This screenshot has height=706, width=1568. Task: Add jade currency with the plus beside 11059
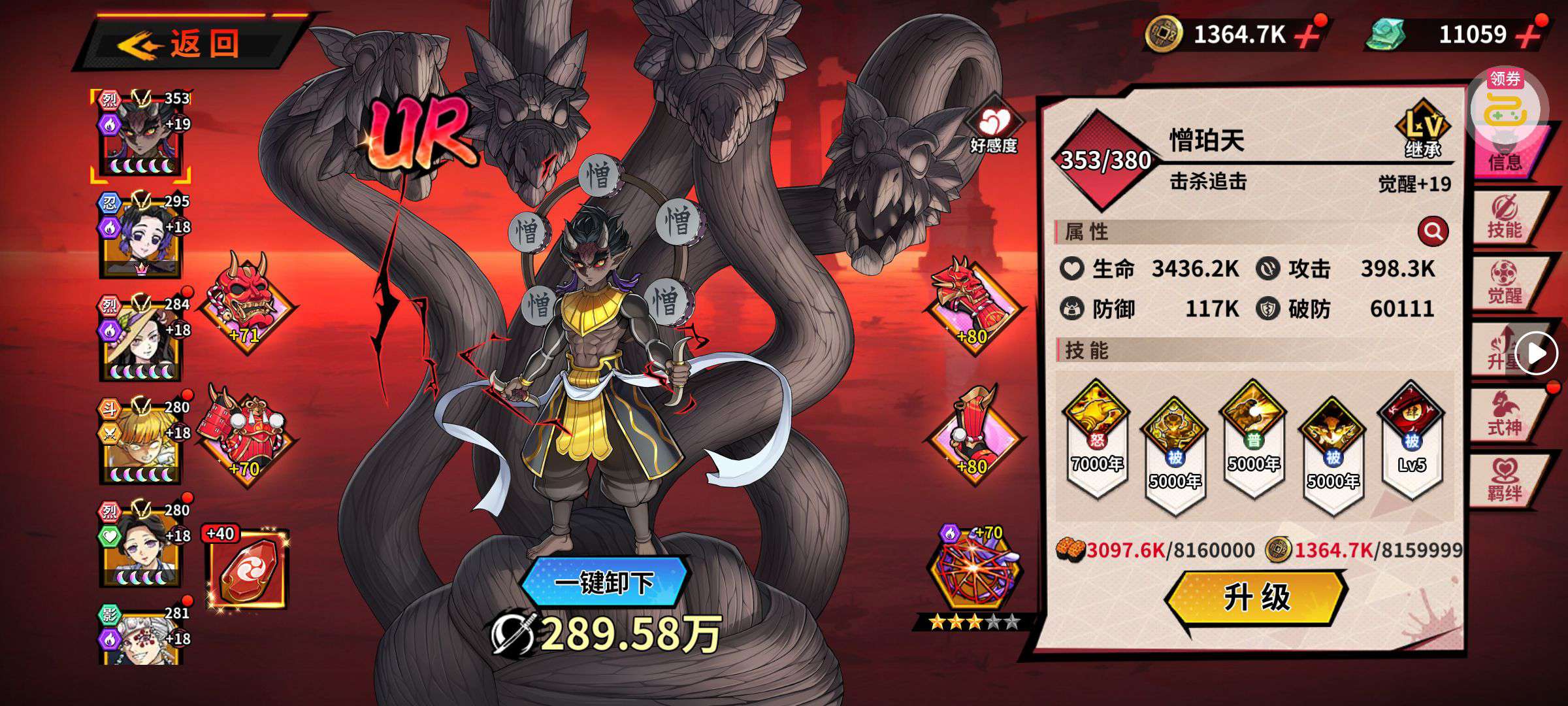click(x=1529, y=34)
